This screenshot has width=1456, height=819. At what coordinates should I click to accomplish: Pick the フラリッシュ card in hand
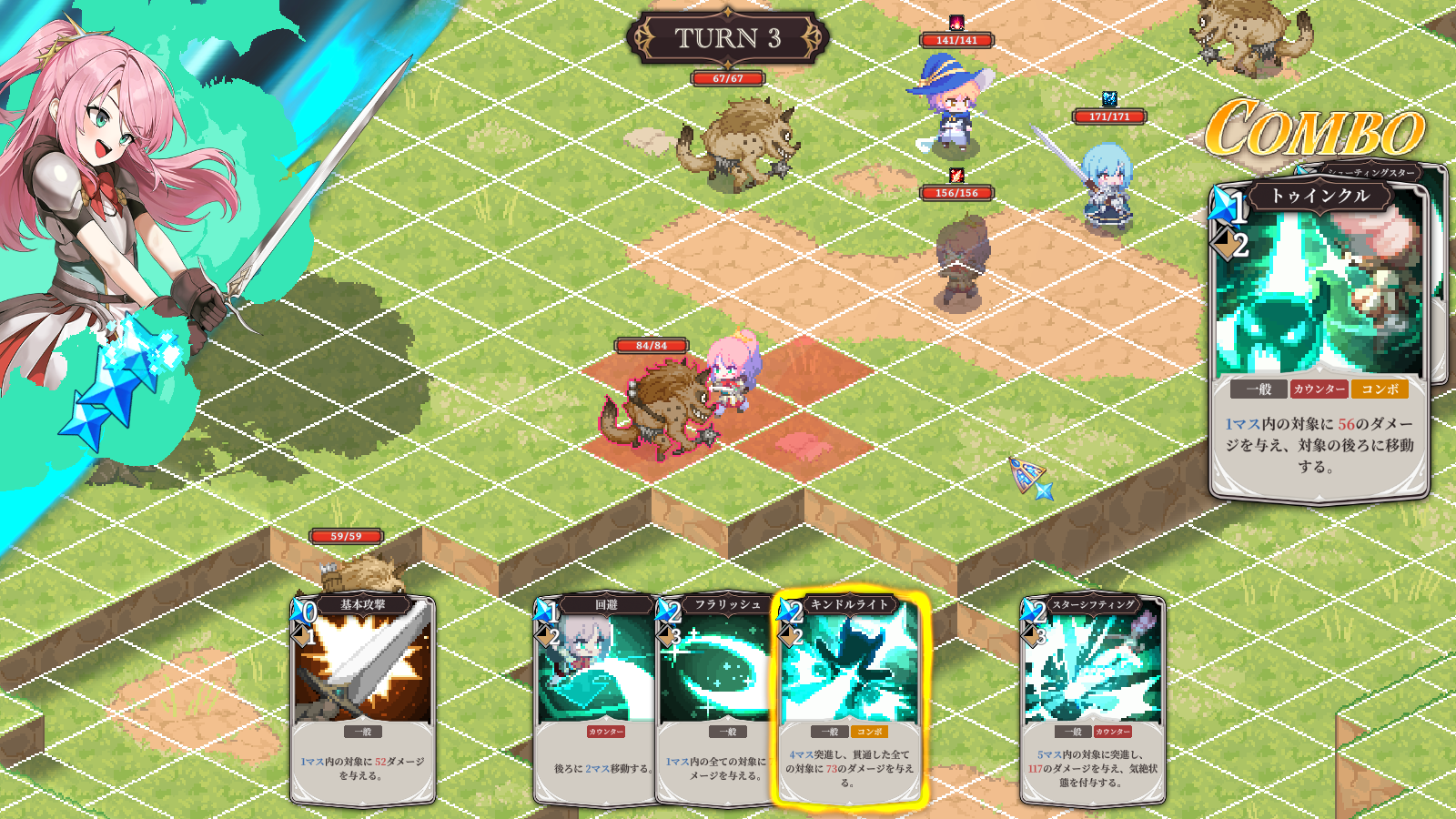point(715,699)
